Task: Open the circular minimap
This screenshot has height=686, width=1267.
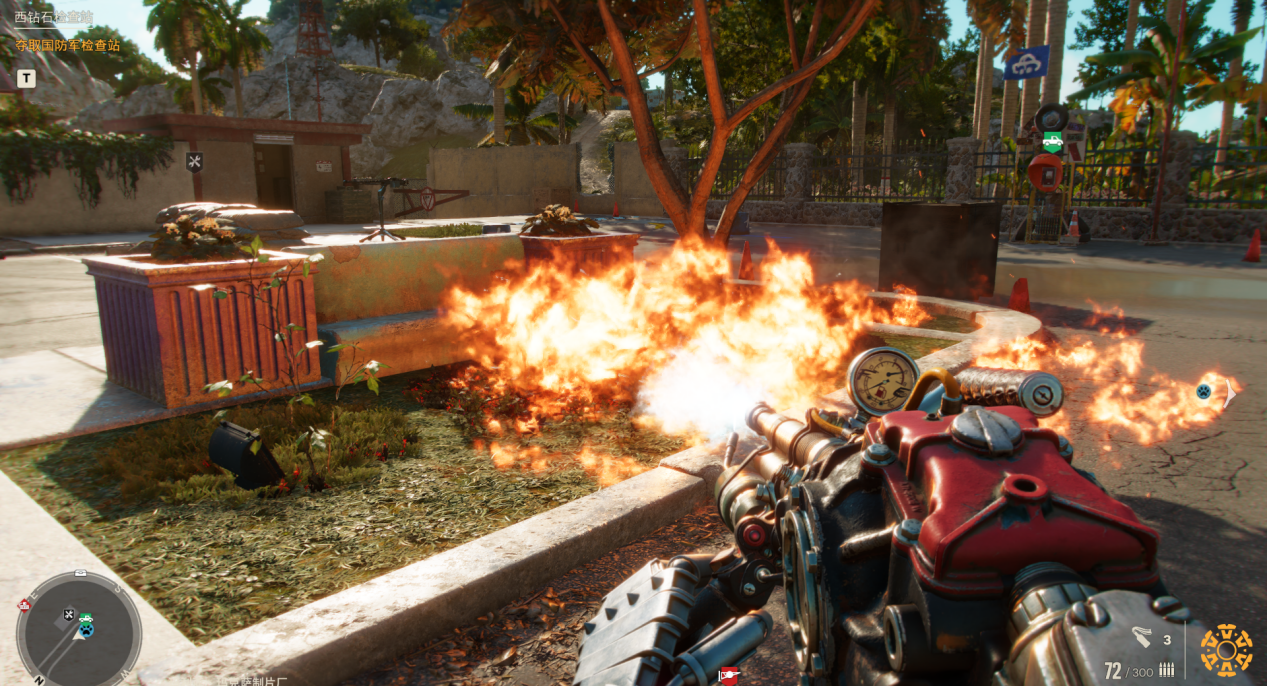Action: (x=79, y=632)
